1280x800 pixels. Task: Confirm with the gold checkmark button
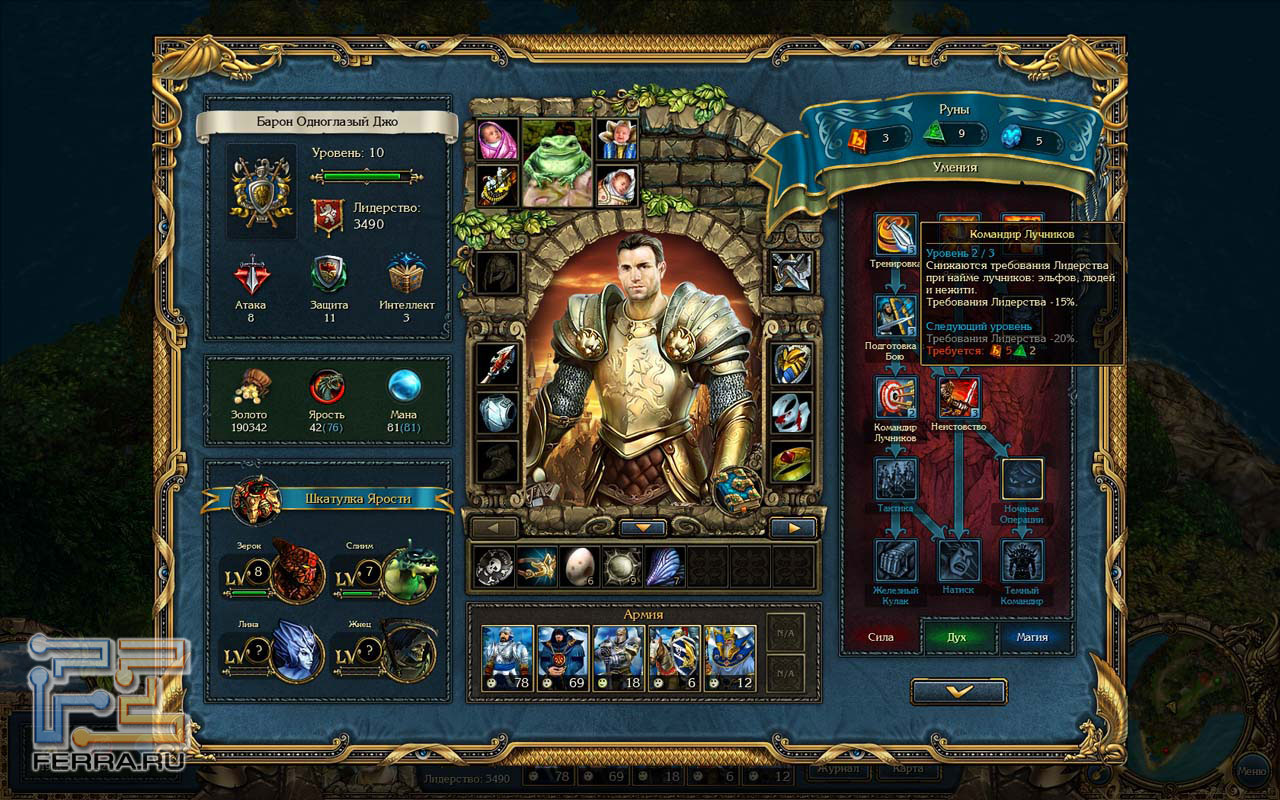tap(958, 691)
